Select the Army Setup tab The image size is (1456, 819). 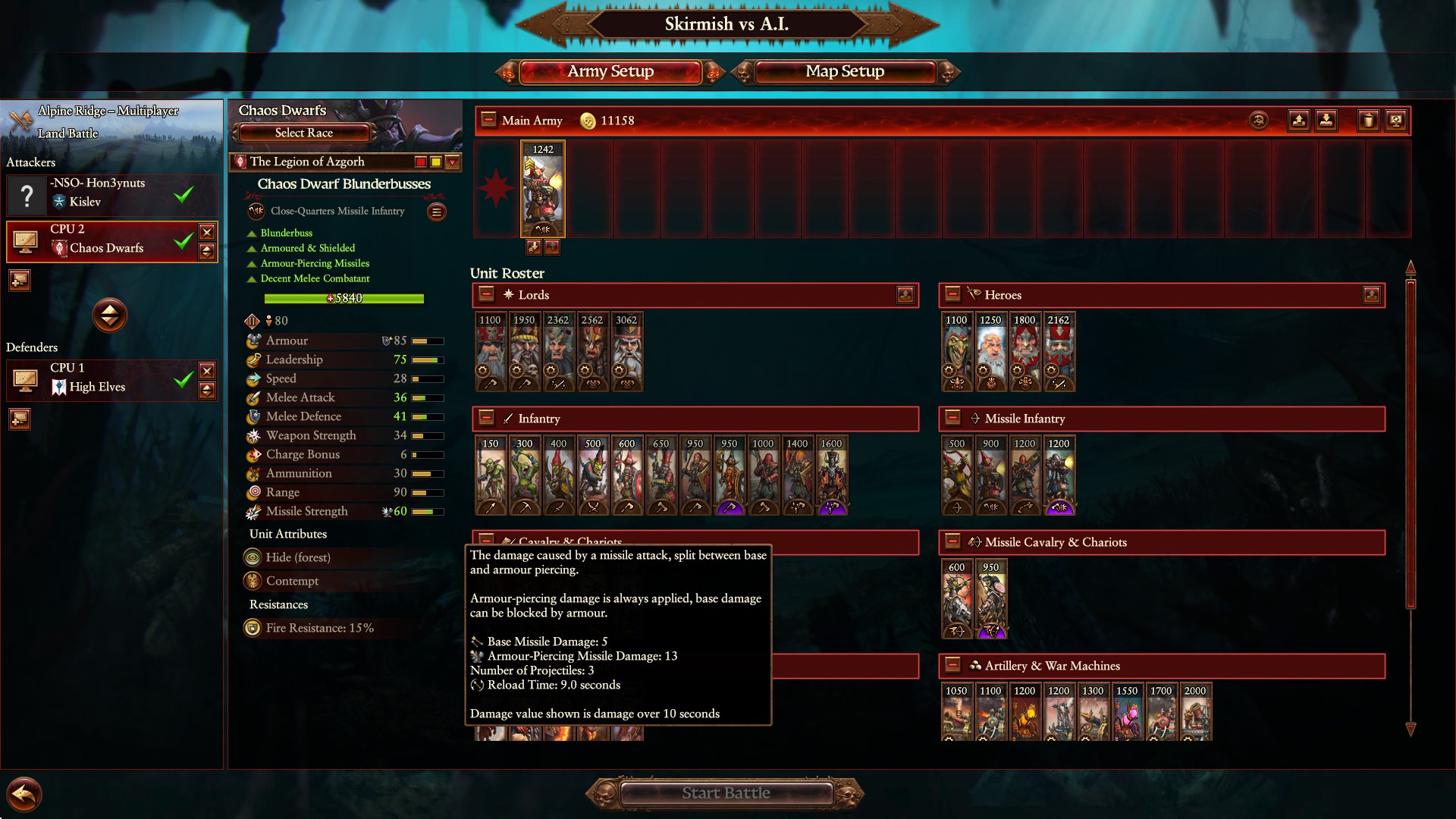click(610, 71)
